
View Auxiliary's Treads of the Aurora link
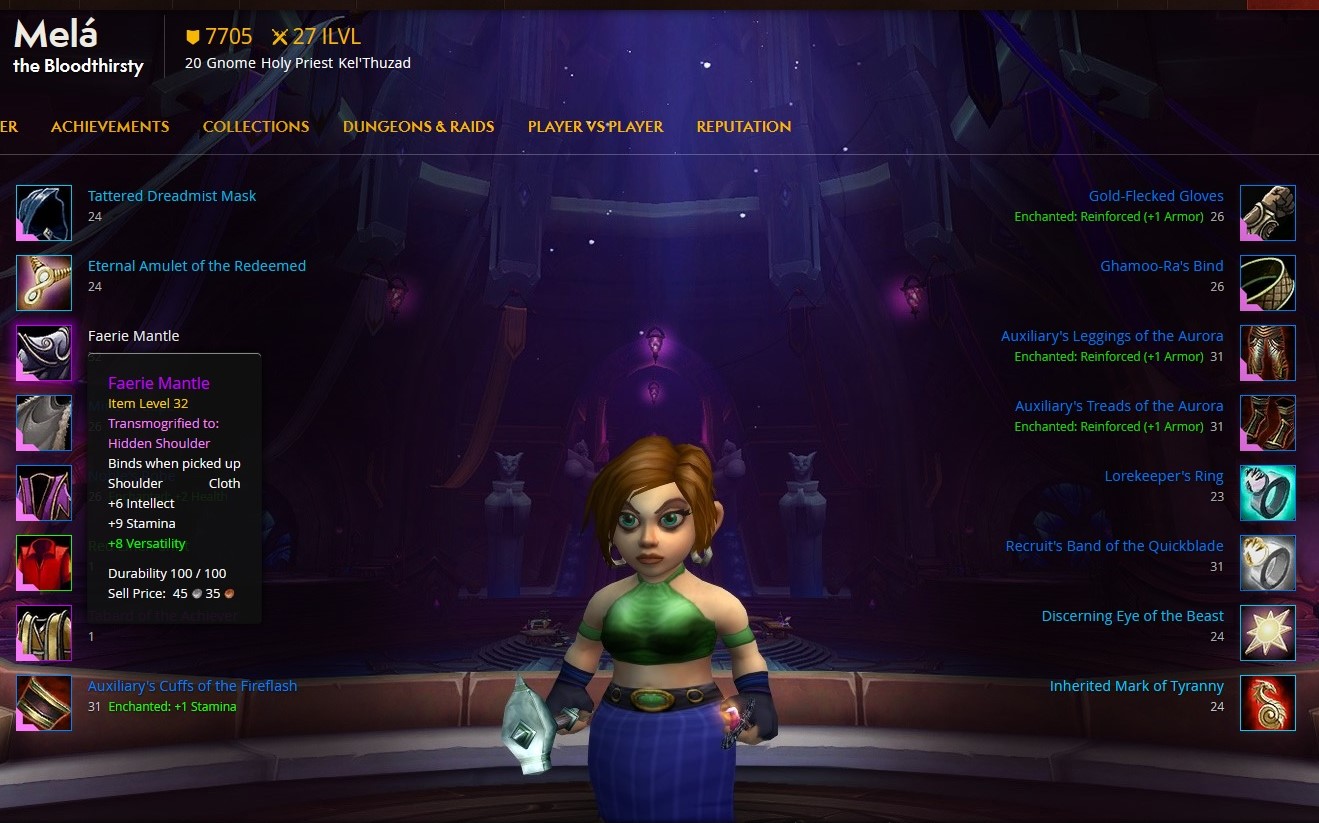click(1118, 406)
